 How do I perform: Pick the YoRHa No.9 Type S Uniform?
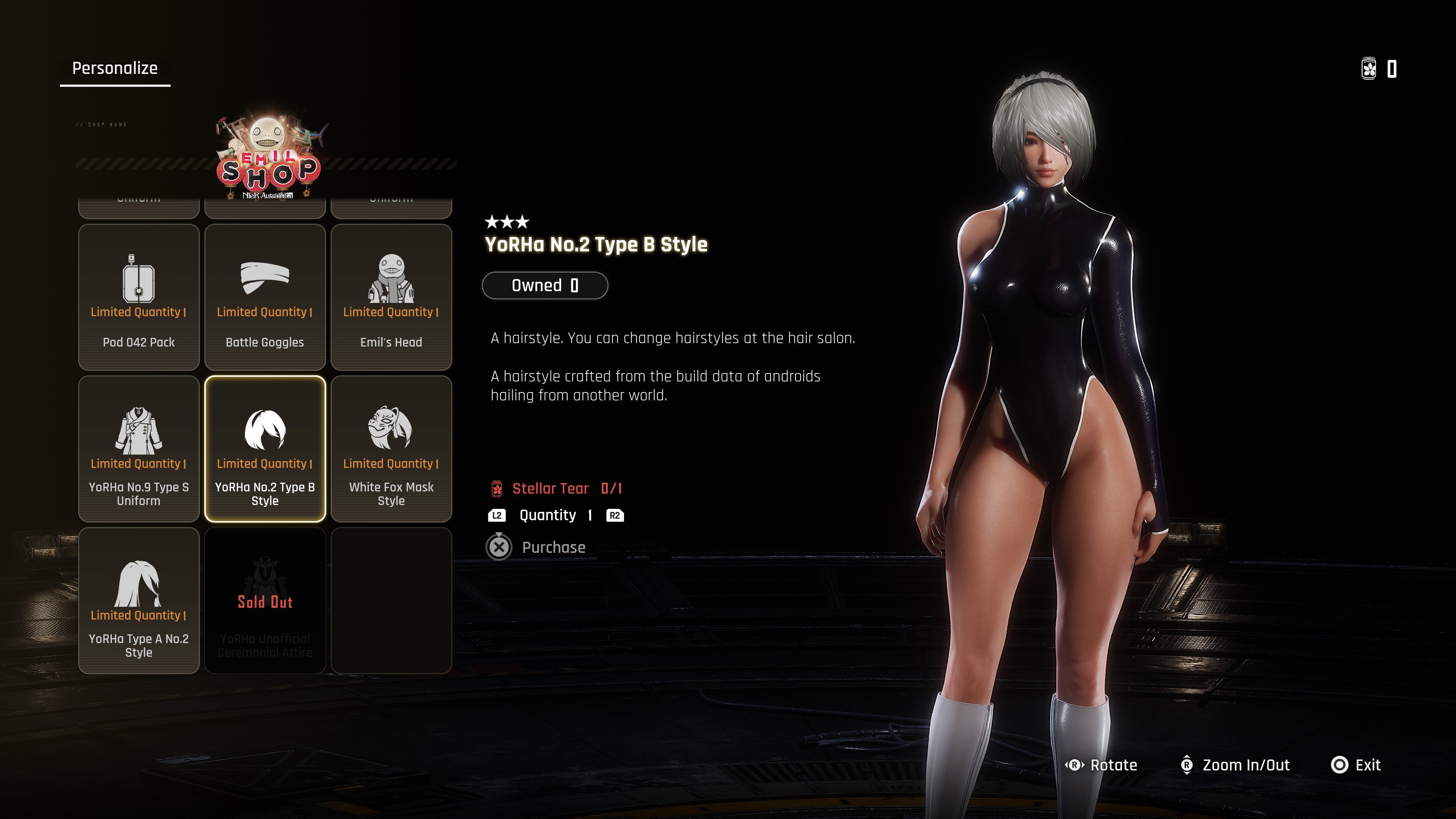[138, 449]
